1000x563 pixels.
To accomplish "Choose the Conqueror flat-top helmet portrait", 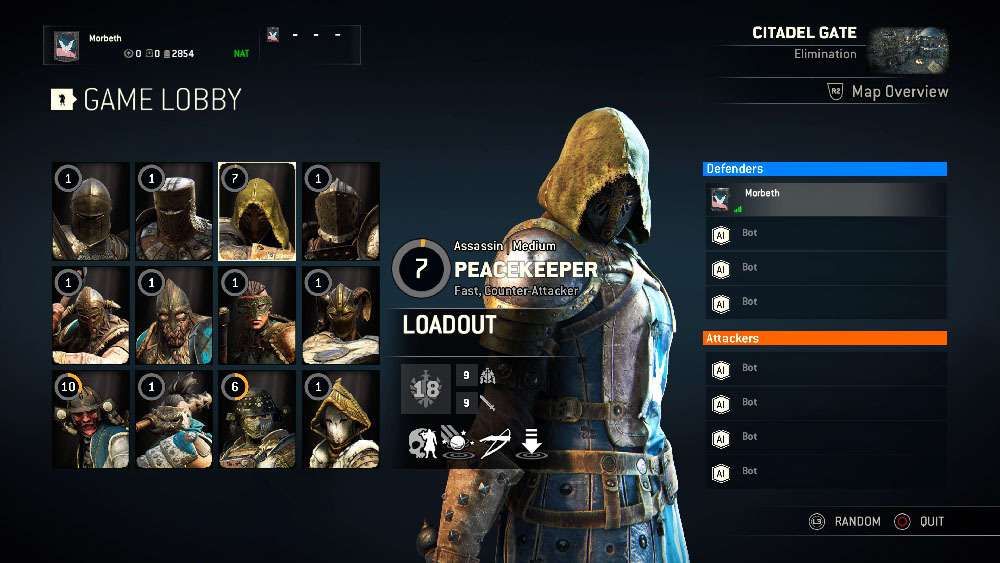I will tap(174, 211).
